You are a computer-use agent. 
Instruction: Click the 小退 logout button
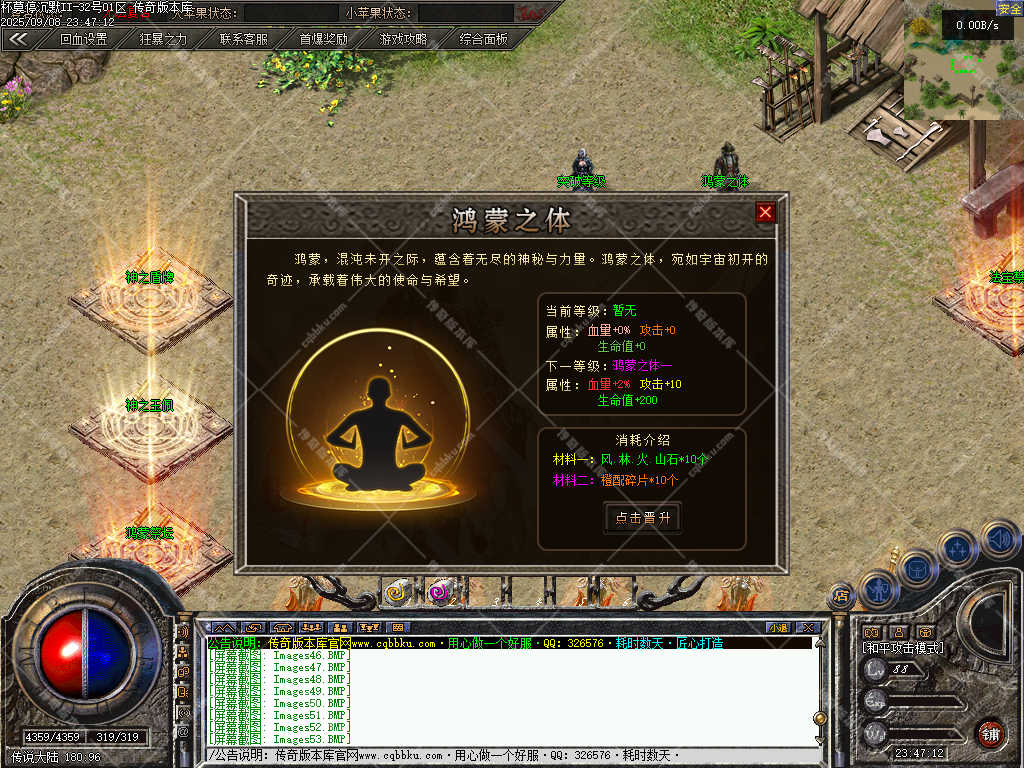tap(779, 627)
